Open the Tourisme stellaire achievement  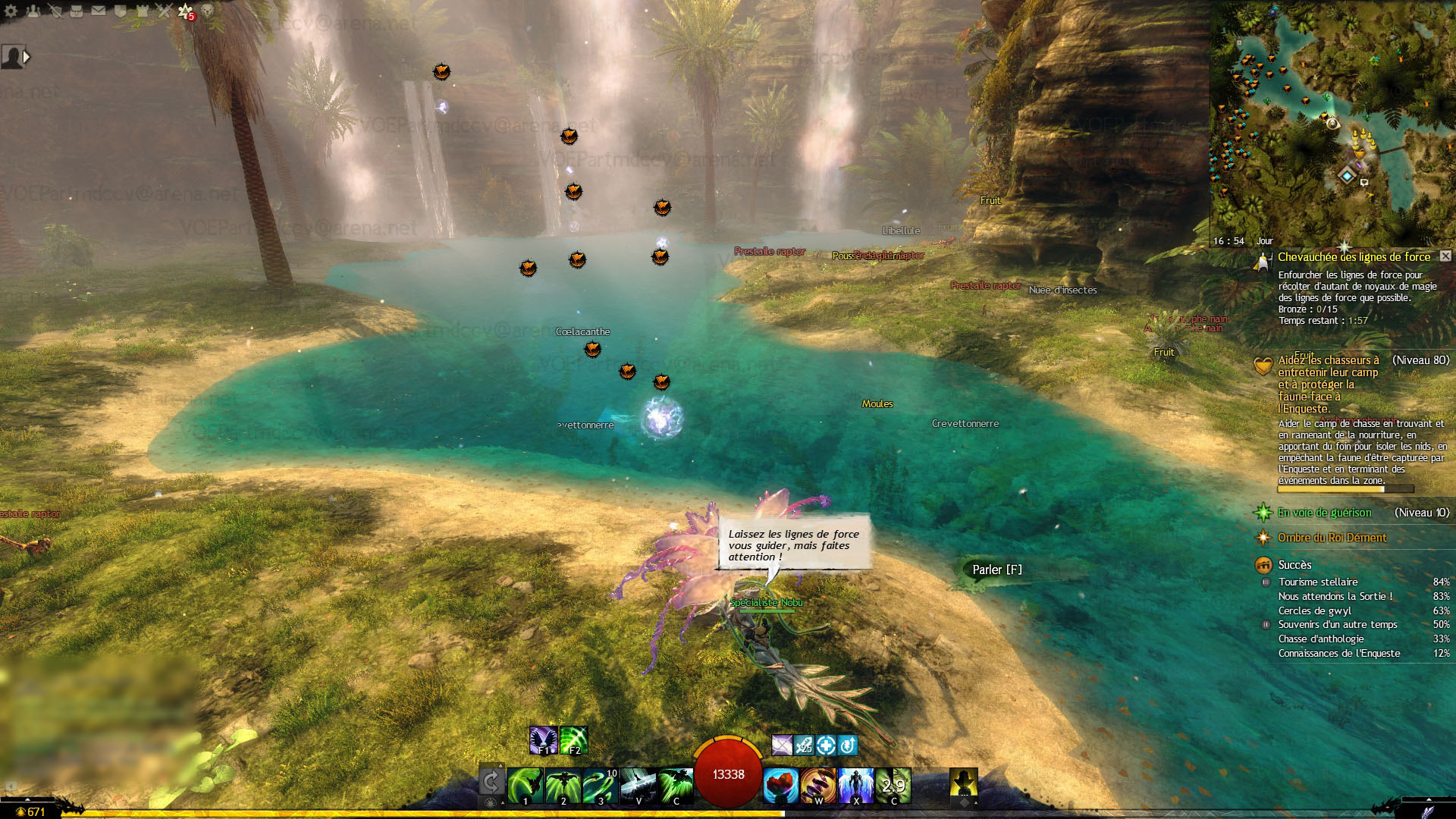click(x=1318, y=582)
